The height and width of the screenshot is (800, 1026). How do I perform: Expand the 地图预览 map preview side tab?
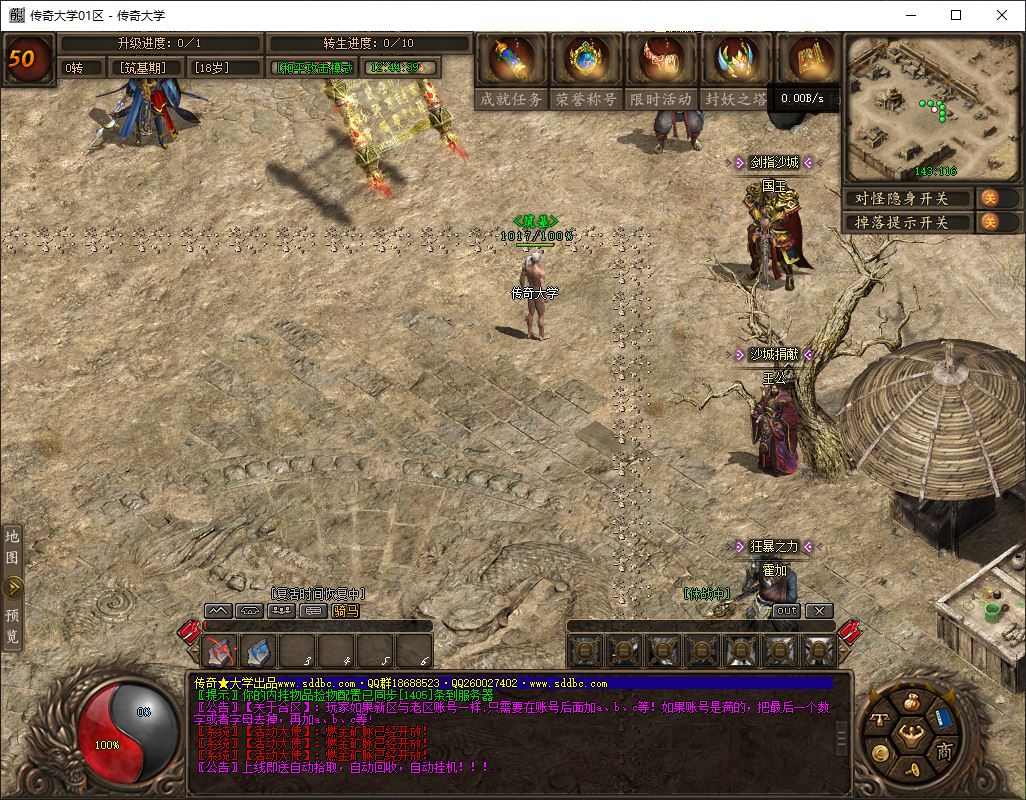pyautogui.click(x=12, y=586)
